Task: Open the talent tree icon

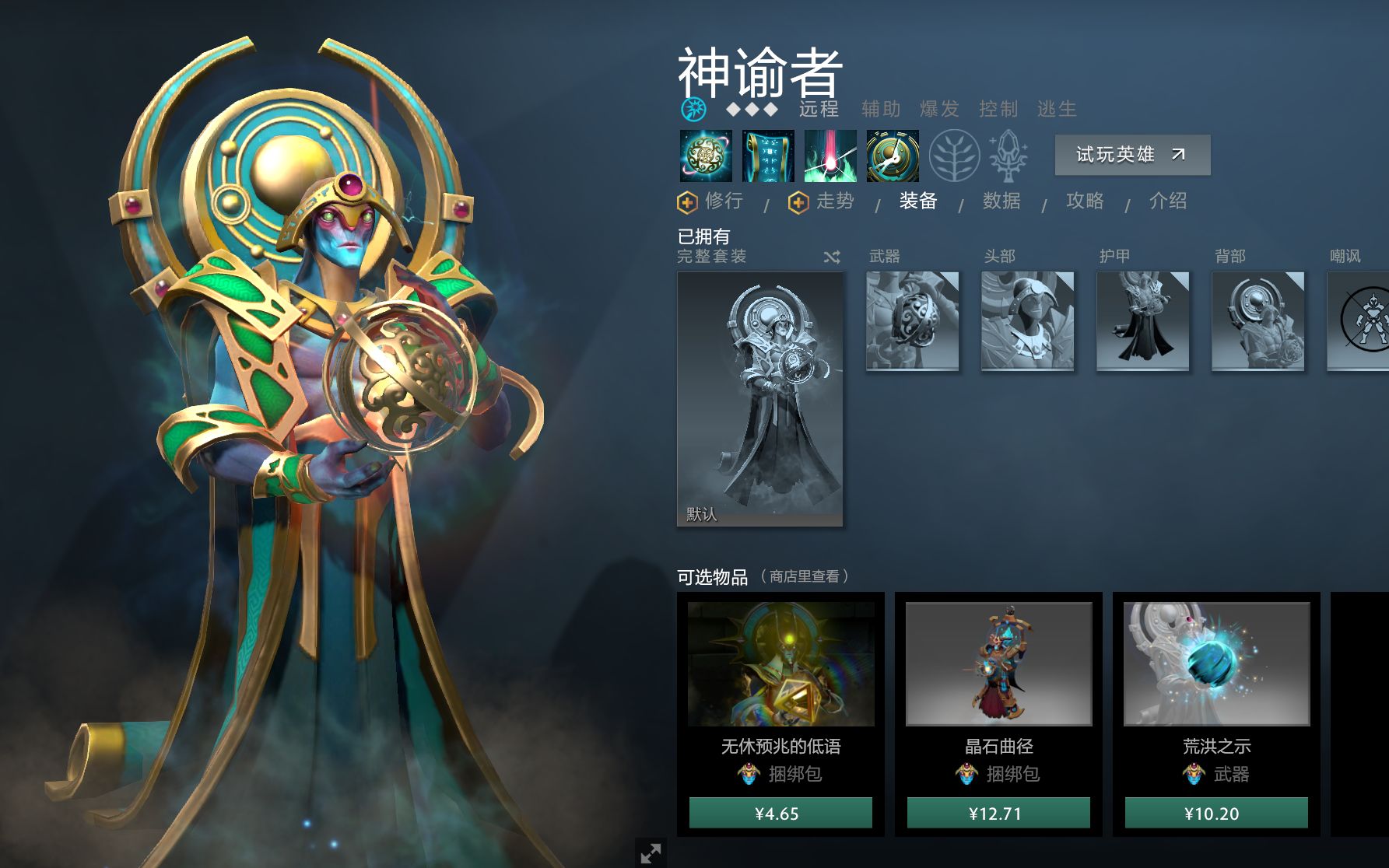Action: click(956, 156)
